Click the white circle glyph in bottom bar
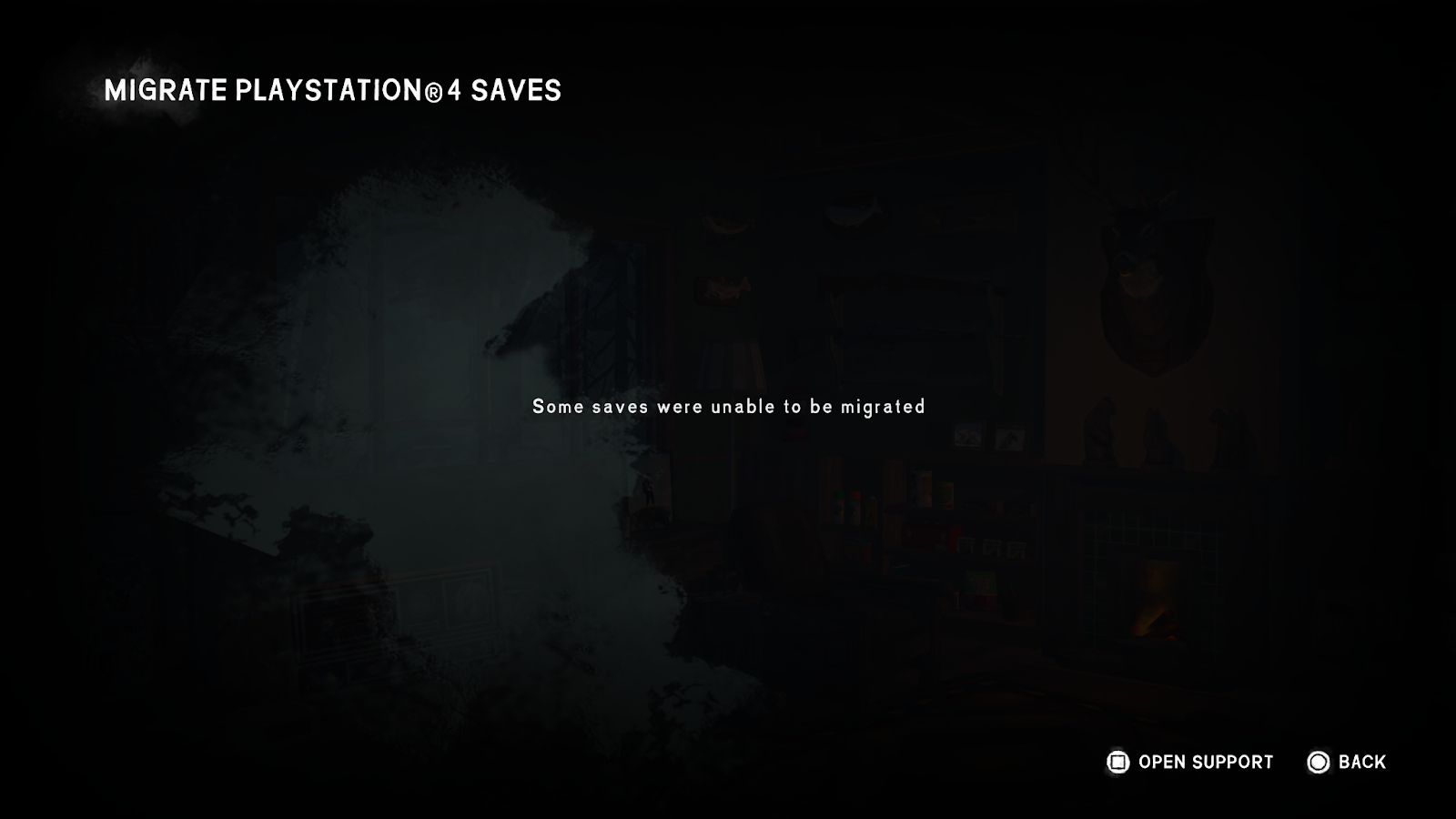Screen dimensions: 1456x819 pos(1317,762)
